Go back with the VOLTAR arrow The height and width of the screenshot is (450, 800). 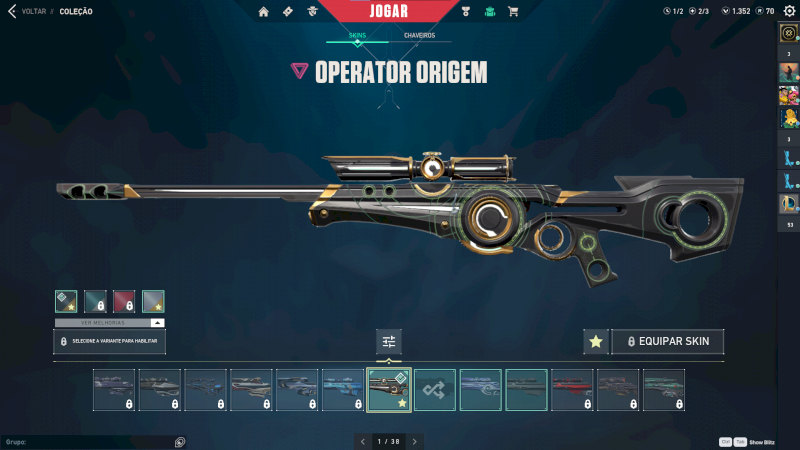tap(12, 11)
